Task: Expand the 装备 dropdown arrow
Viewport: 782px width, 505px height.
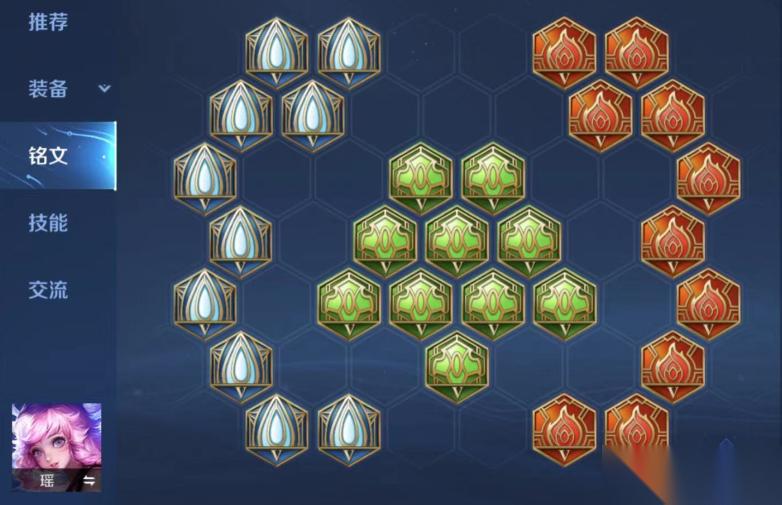Action: 104,89
